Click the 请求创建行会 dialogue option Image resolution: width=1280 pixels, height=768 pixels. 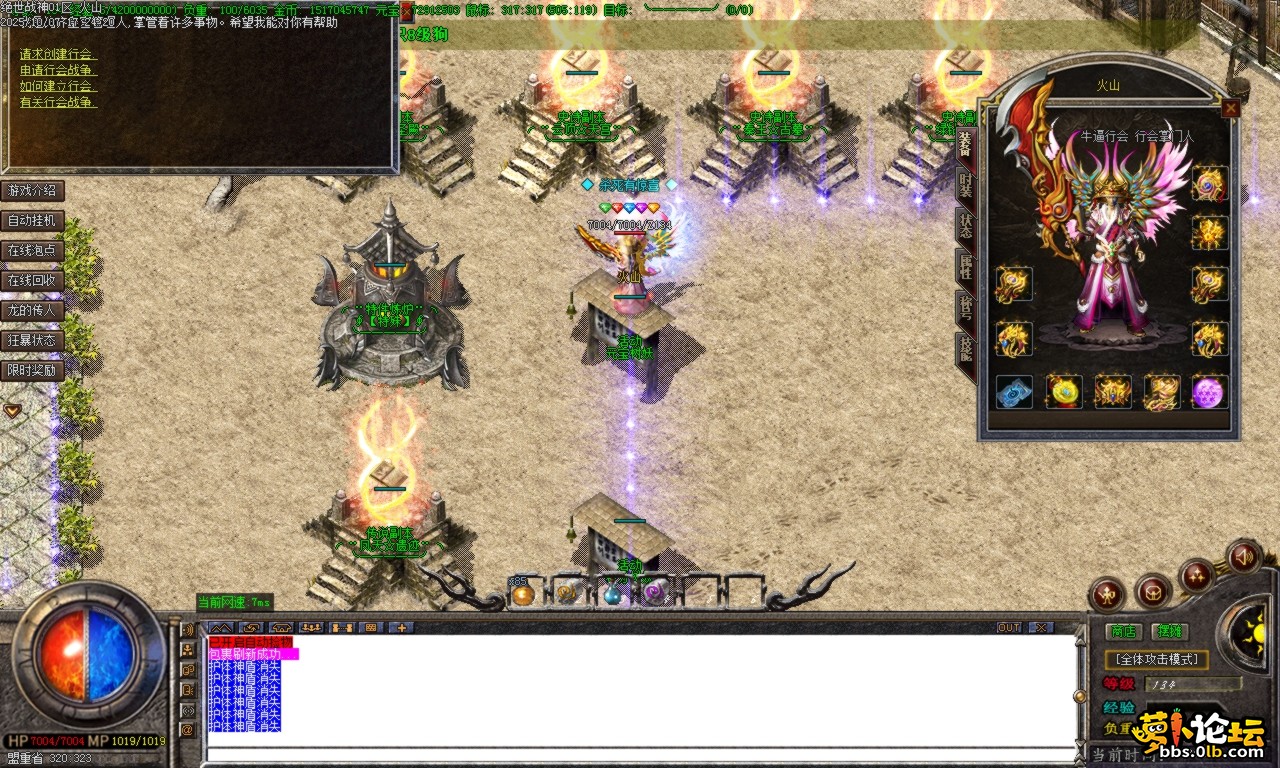[56, 54]
